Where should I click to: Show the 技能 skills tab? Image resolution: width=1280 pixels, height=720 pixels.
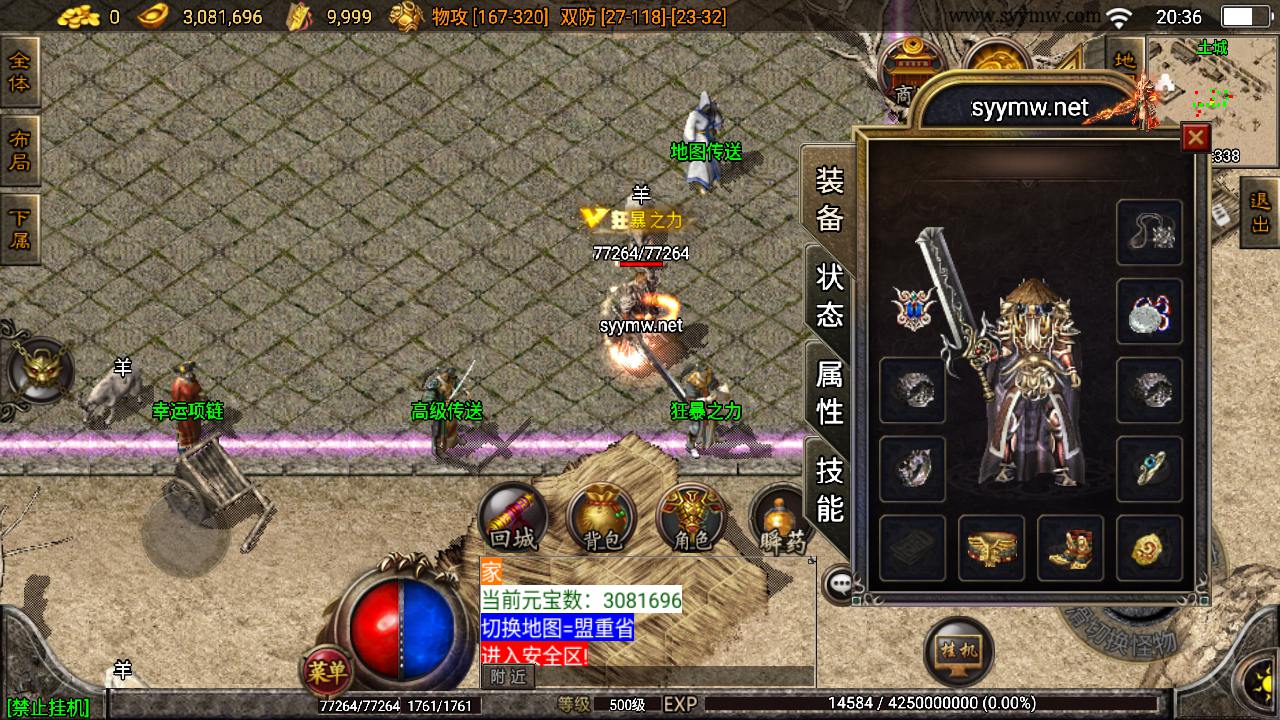830,489
